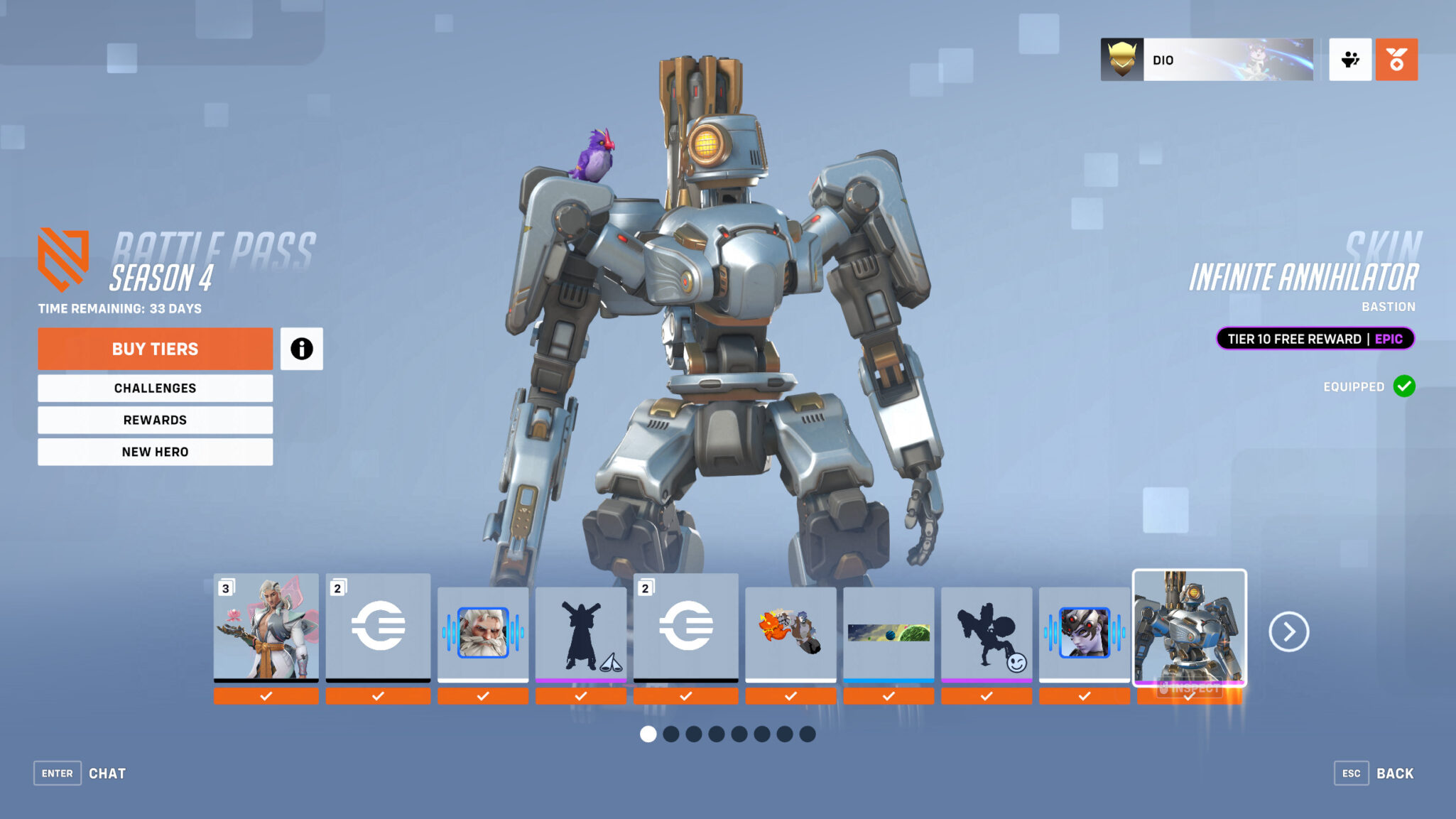This screenshot has height=819, width=1456.
Task: Open the orange challenges medal icon
Action: click(1396, 60)
